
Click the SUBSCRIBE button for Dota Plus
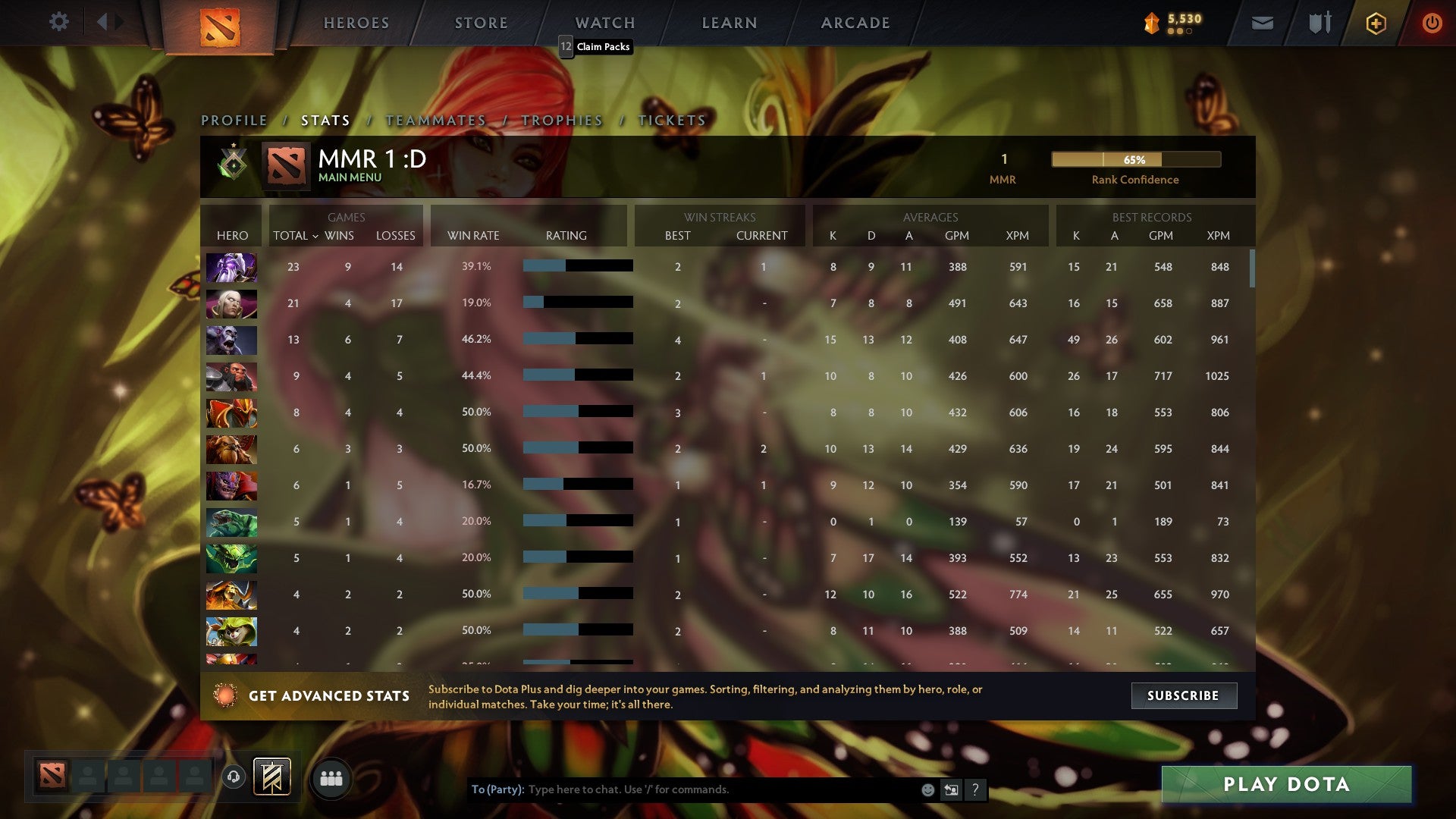pos(1184,695)
